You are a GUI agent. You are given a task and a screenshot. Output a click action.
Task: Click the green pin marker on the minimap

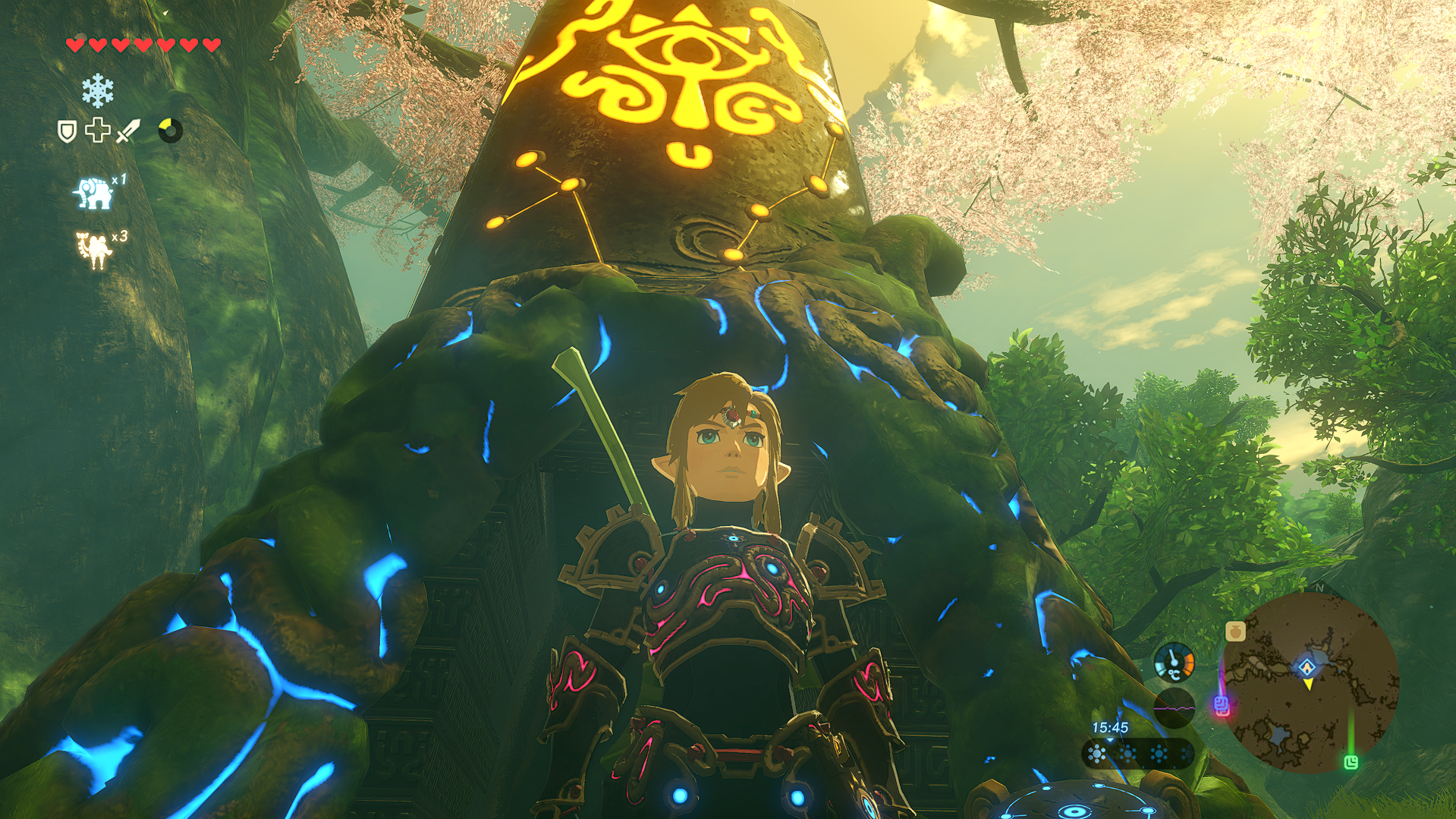click(1351, 761)
